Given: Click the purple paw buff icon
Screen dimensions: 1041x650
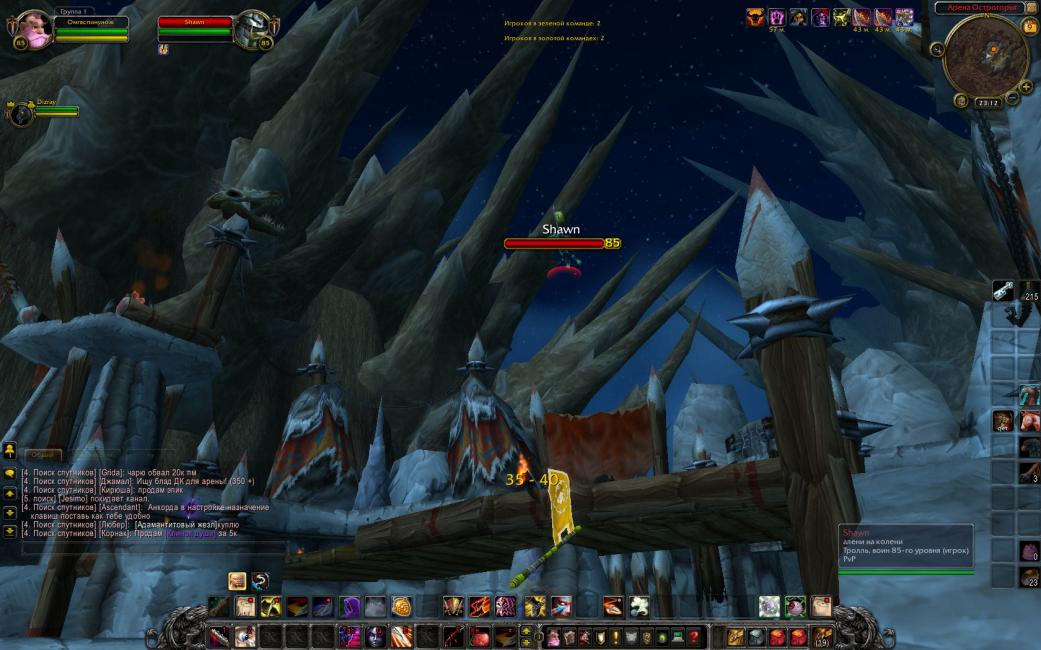Looking at the screenshot, I should point(777,17).
